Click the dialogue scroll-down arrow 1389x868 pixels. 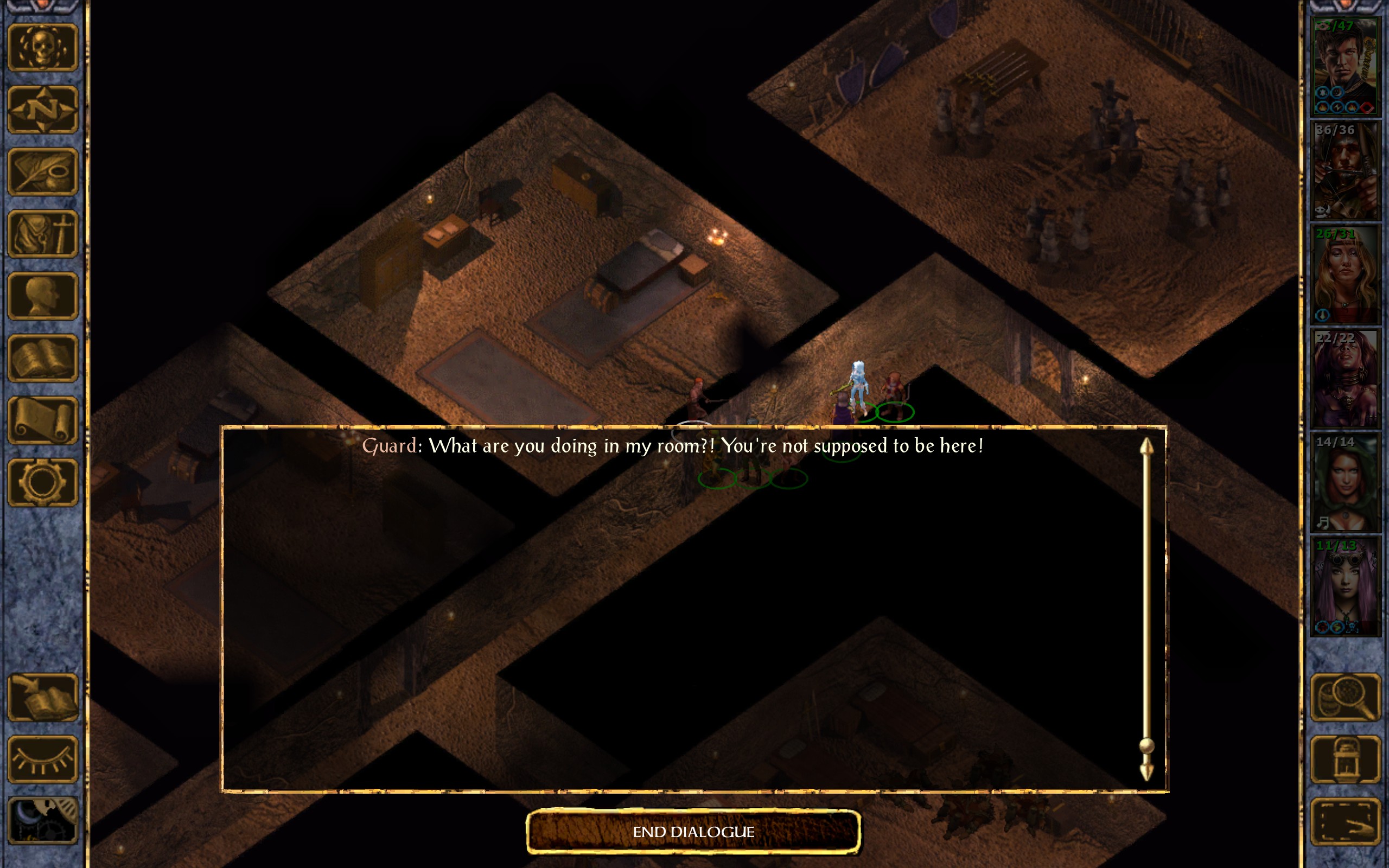[x=1146, y=772]
